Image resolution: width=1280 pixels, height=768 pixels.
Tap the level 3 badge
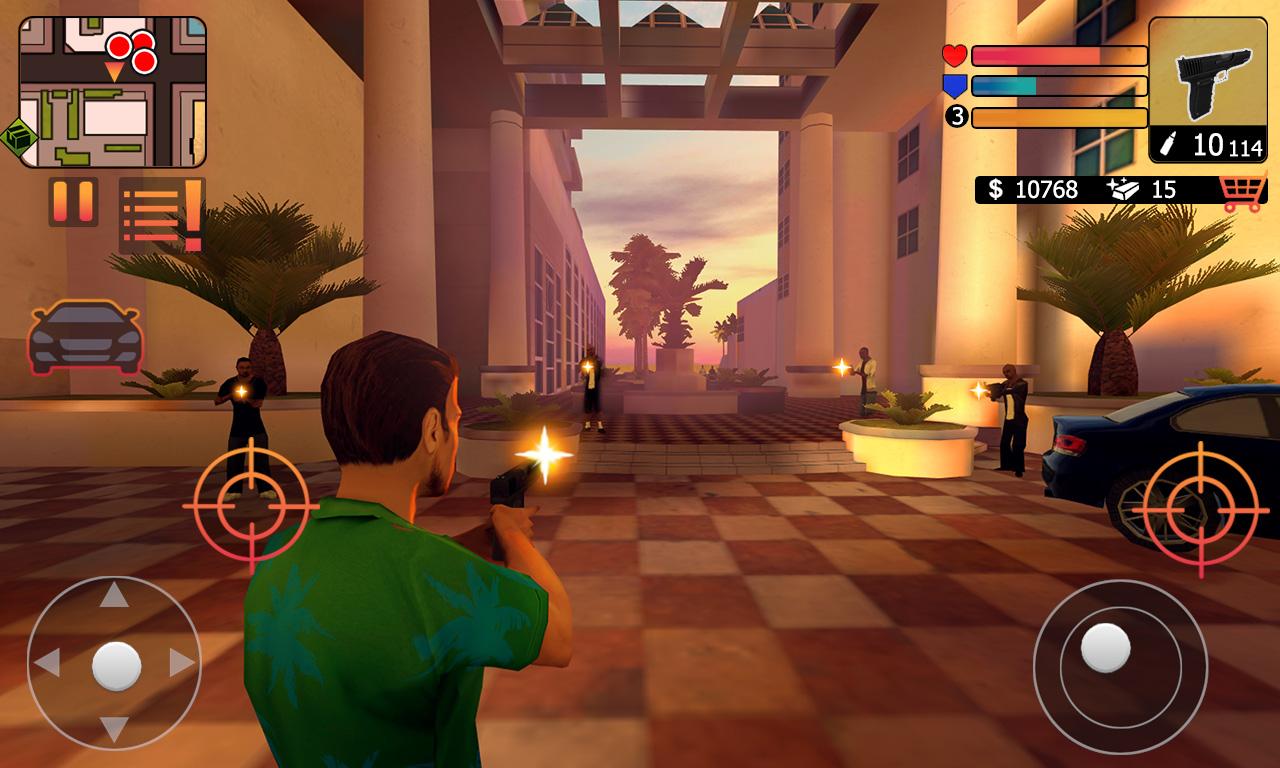(955, 119)
